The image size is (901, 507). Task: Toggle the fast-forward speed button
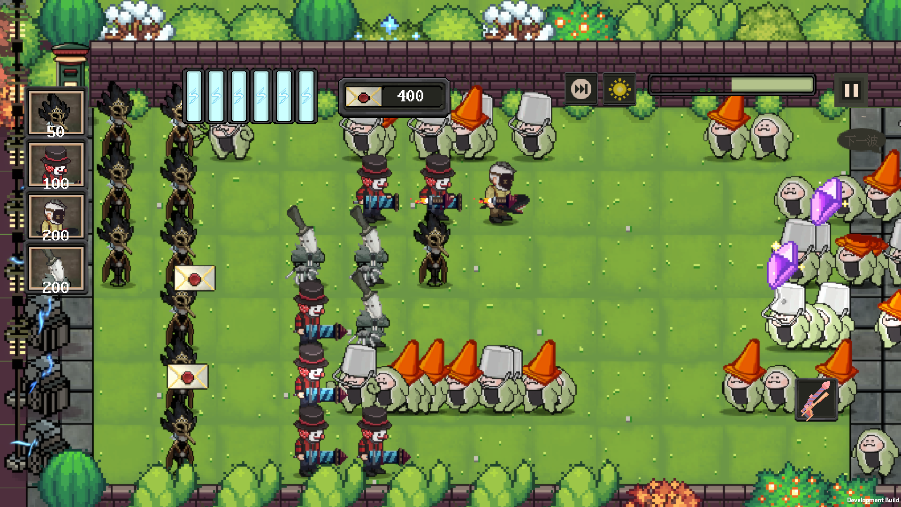[x=580, y=90]
